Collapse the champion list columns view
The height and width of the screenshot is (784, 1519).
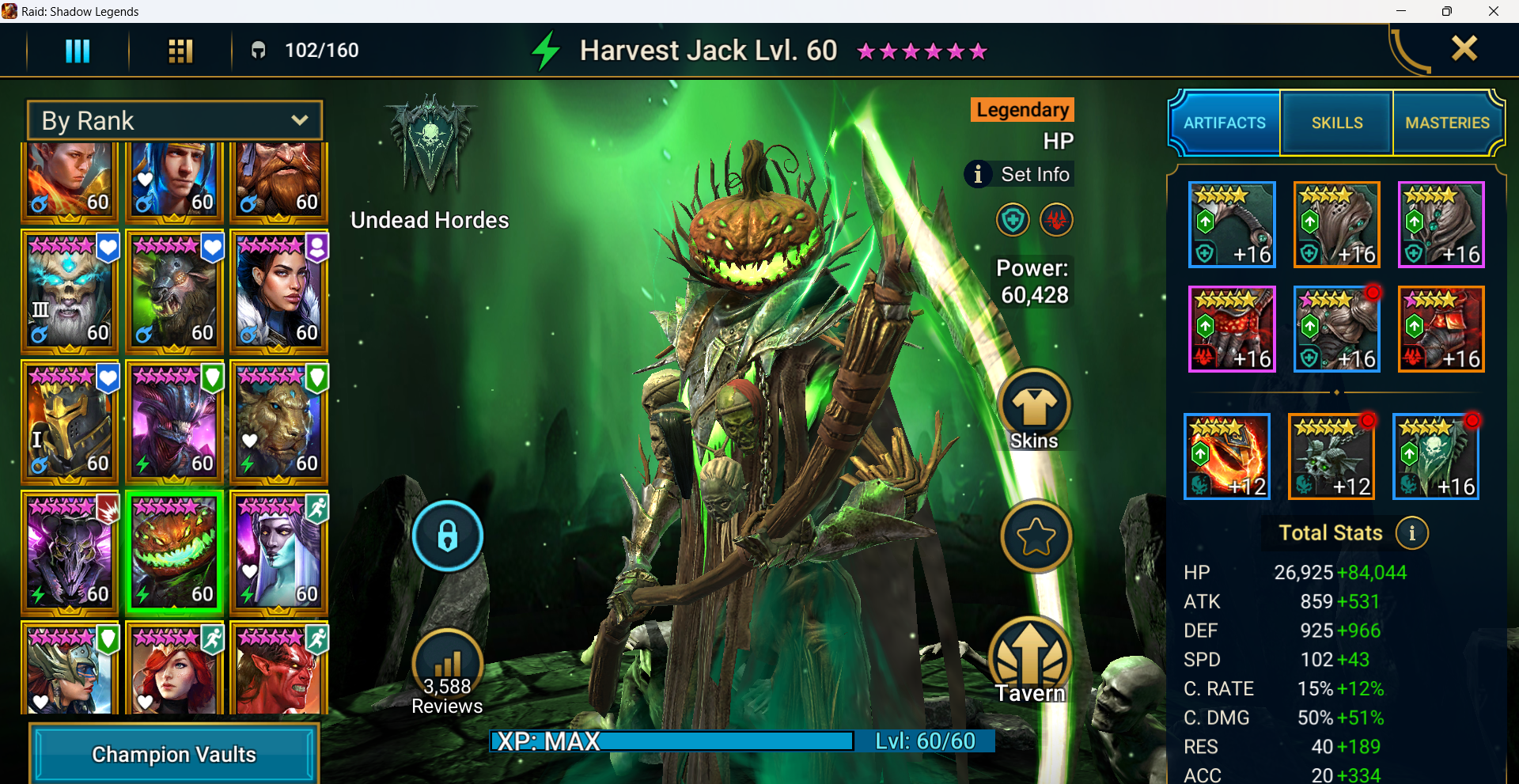tap(77, 50)
